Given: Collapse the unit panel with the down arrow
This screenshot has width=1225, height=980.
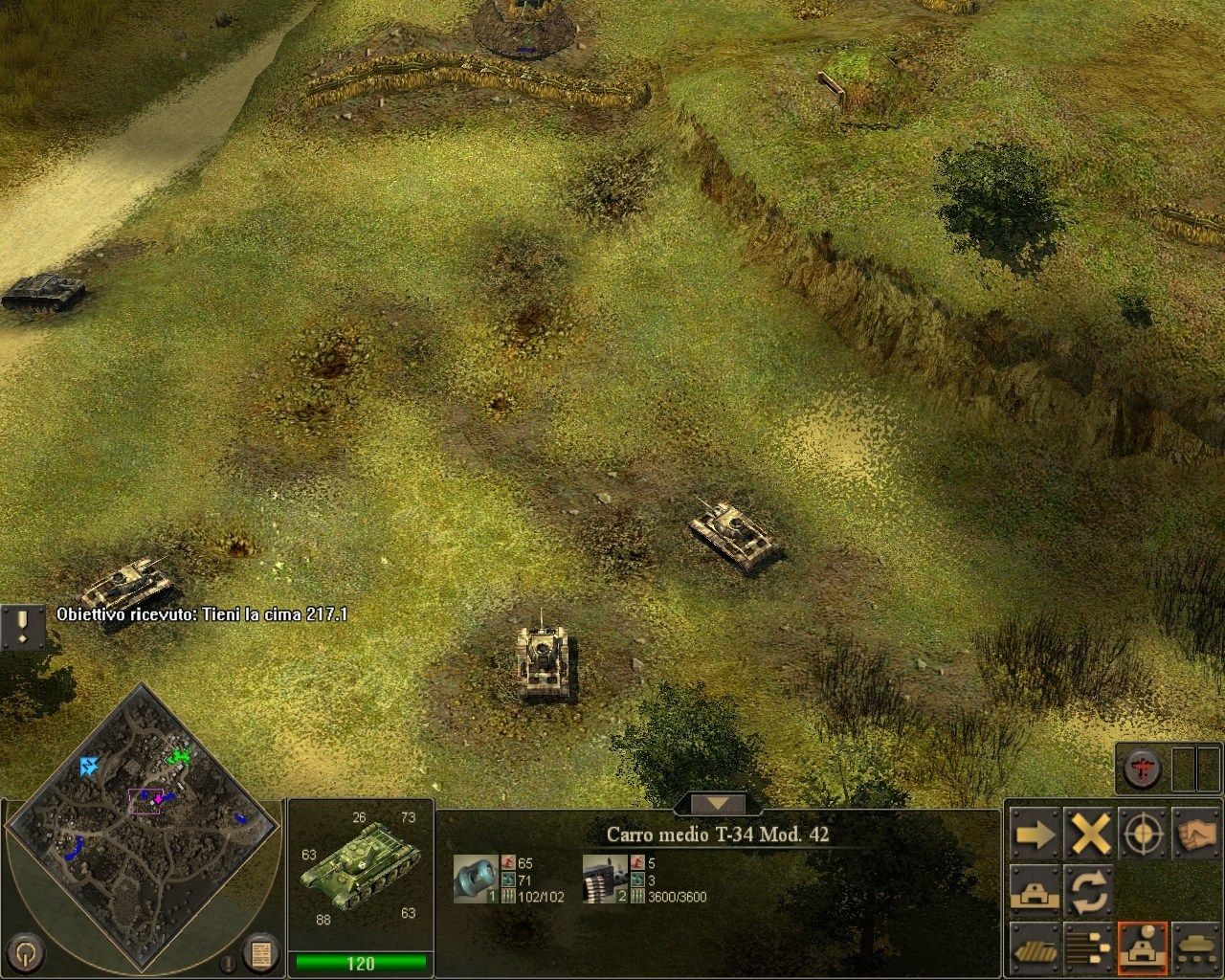Looking at the screenshot, I should click(x=717, y=804).
